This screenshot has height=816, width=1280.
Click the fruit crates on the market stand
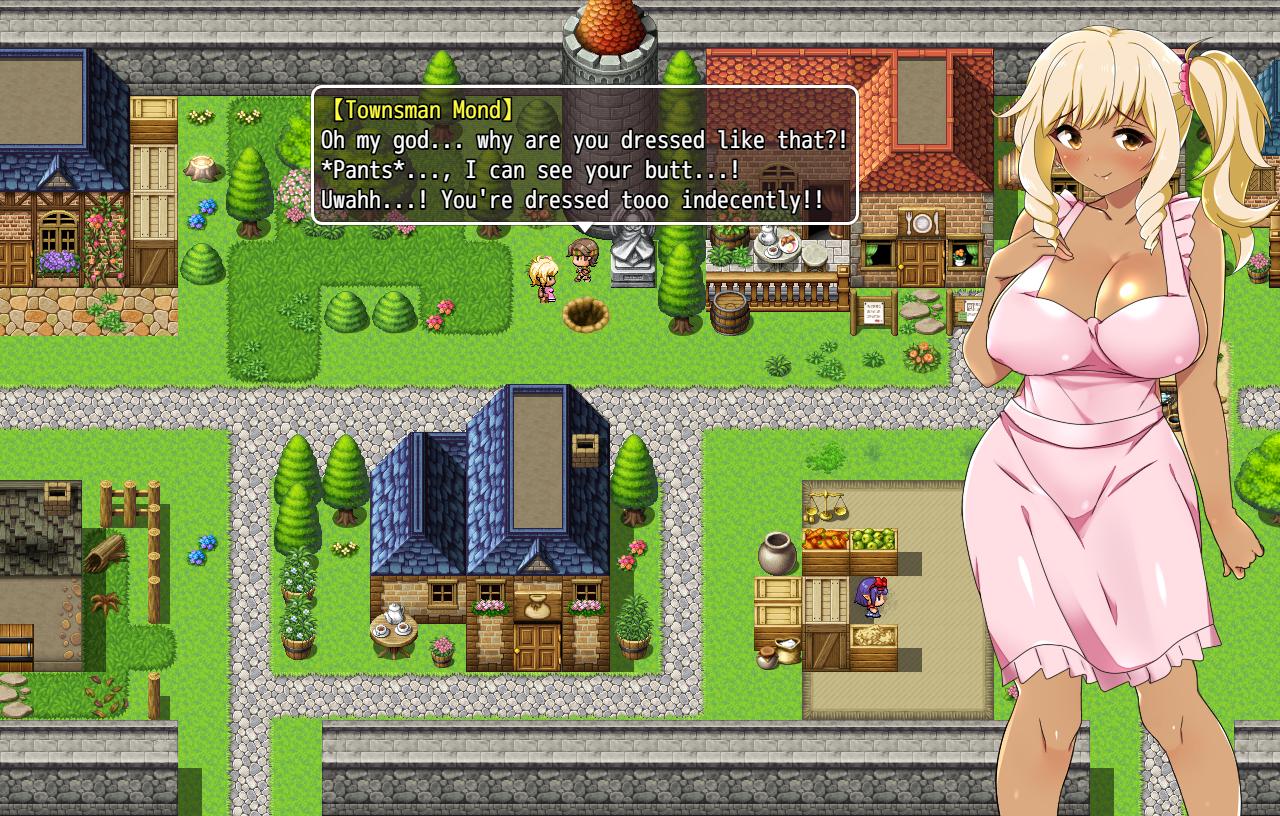(848, 542)
